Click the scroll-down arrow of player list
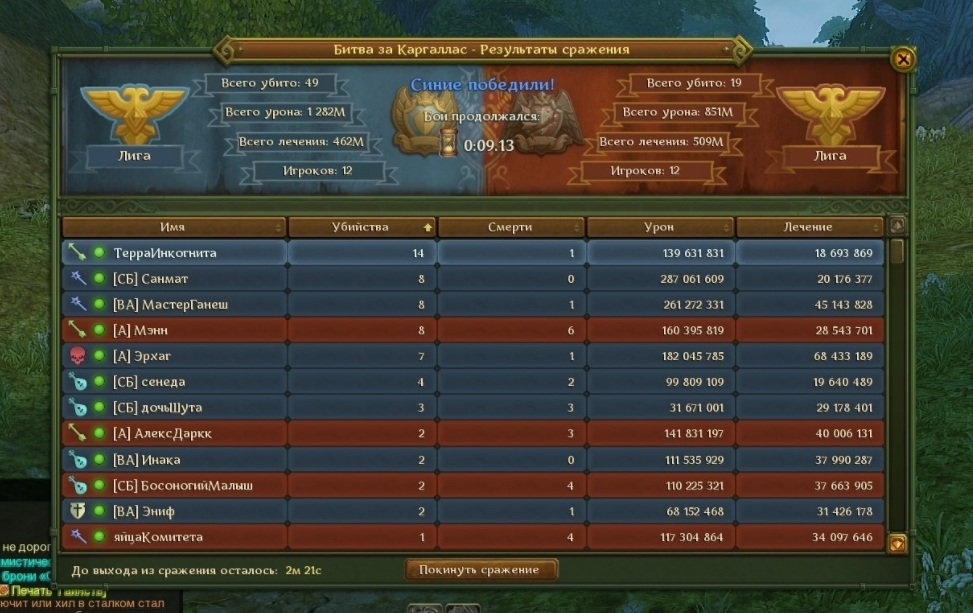 [x=898, y=543]
